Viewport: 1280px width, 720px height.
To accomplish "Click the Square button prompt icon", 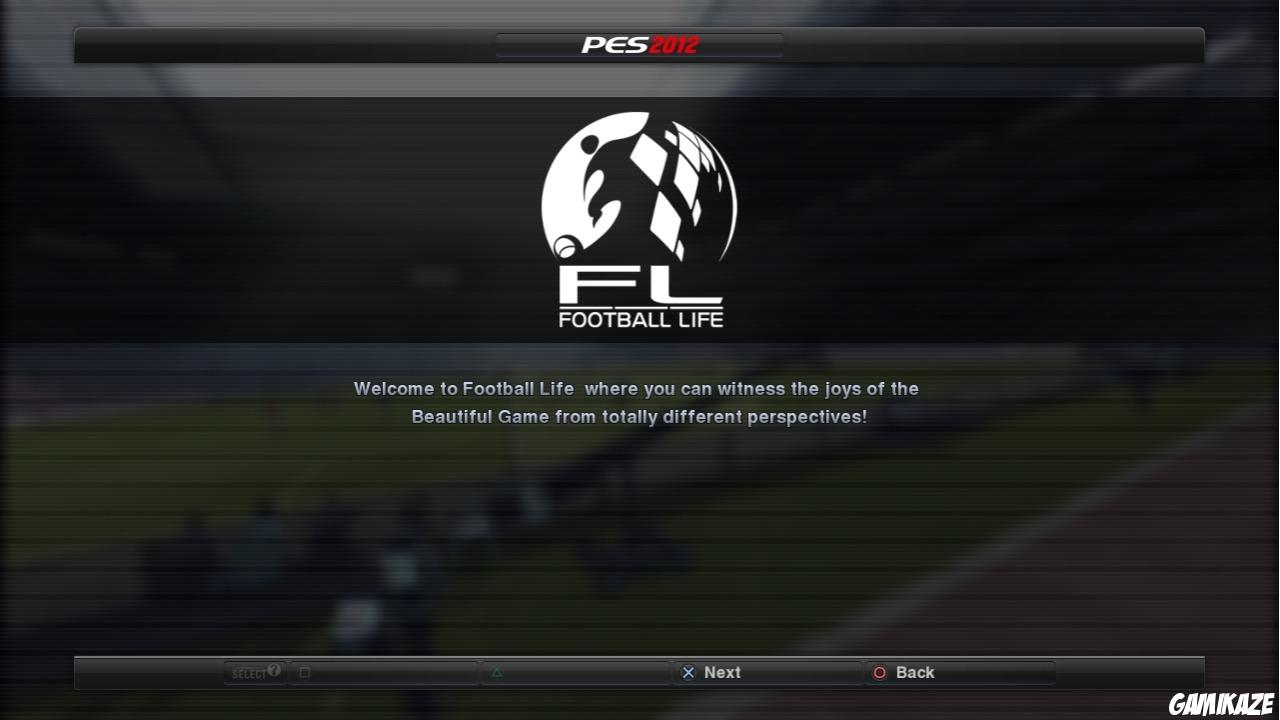I will click(x=302, y=672).
